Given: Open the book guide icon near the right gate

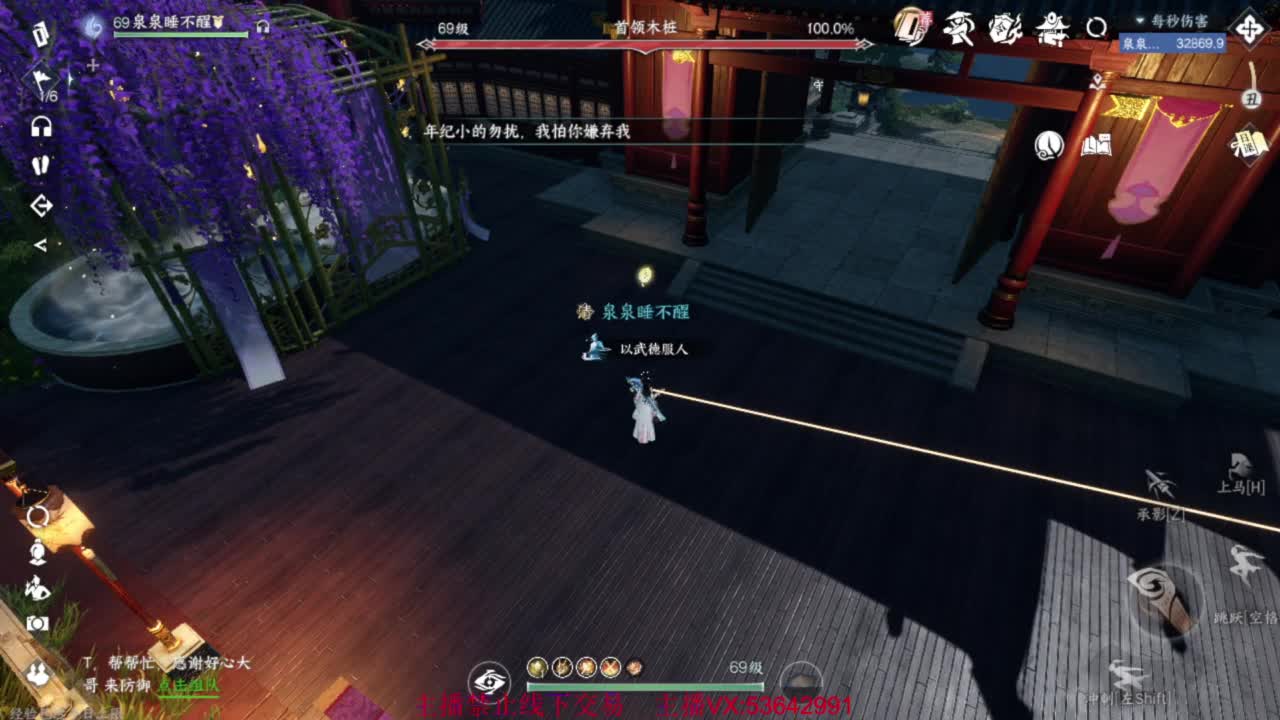Looking at the screenshot, I should (x=1095, y=145).
